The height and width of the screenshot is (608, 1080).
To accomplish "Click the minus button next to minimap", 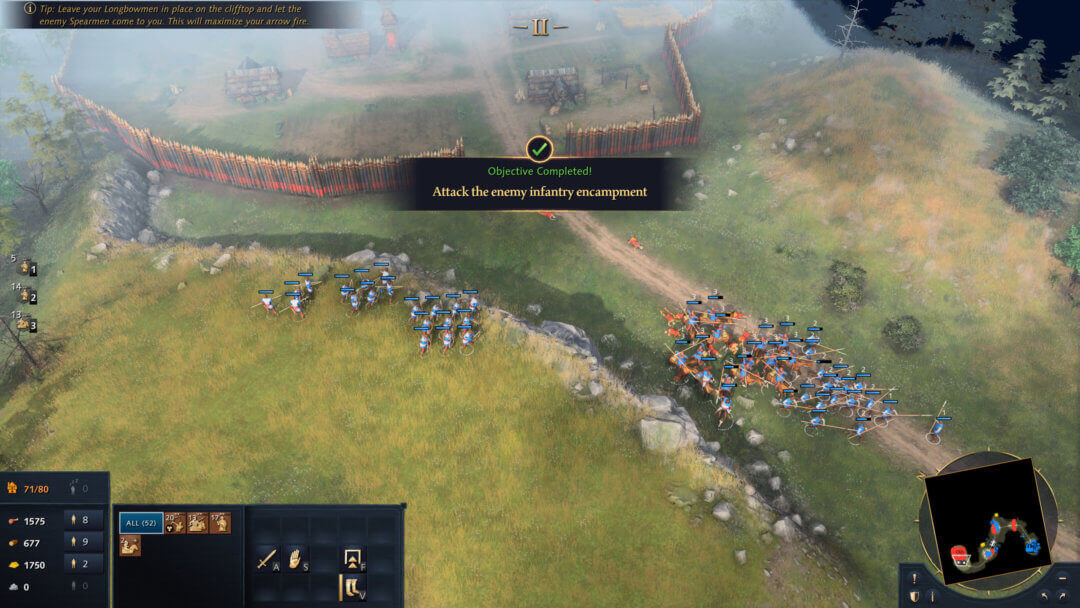I will coord(1062,578).
